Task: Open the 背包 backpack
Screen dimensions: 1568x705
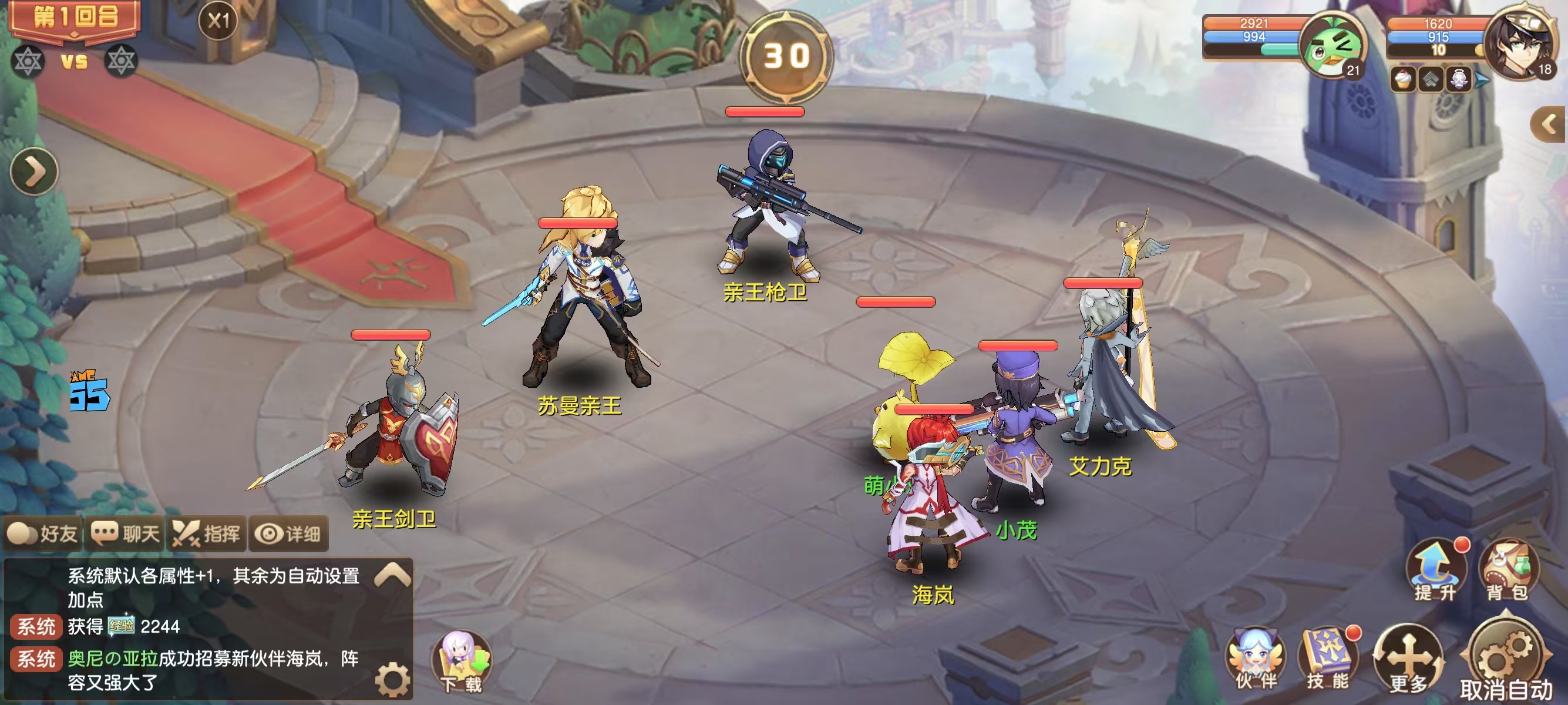Action: pyautogui.click(x=1507, y=570)
